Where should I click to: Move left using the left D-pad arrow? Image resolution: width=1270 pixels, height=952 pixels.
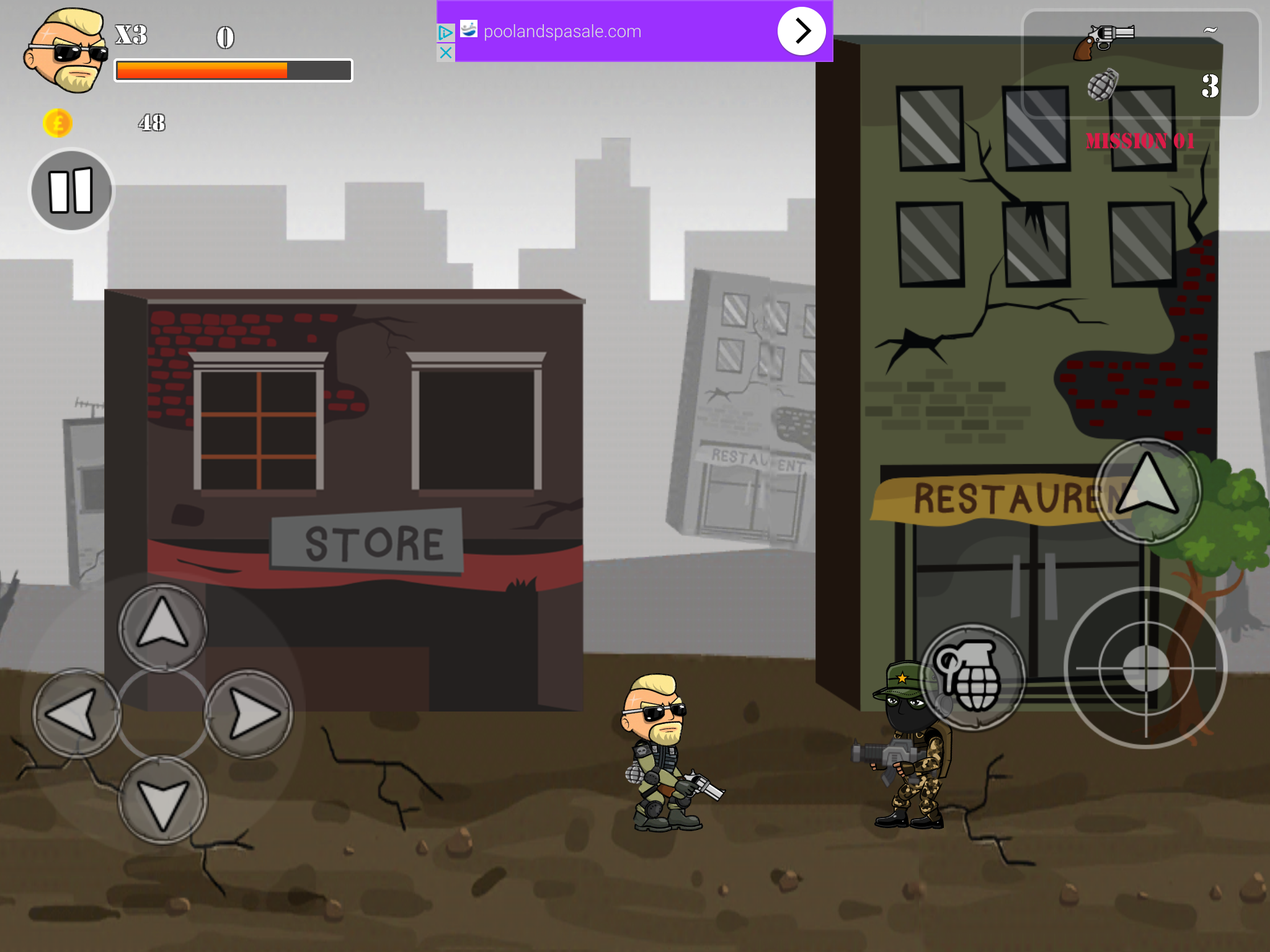click(x=76, y=713)
